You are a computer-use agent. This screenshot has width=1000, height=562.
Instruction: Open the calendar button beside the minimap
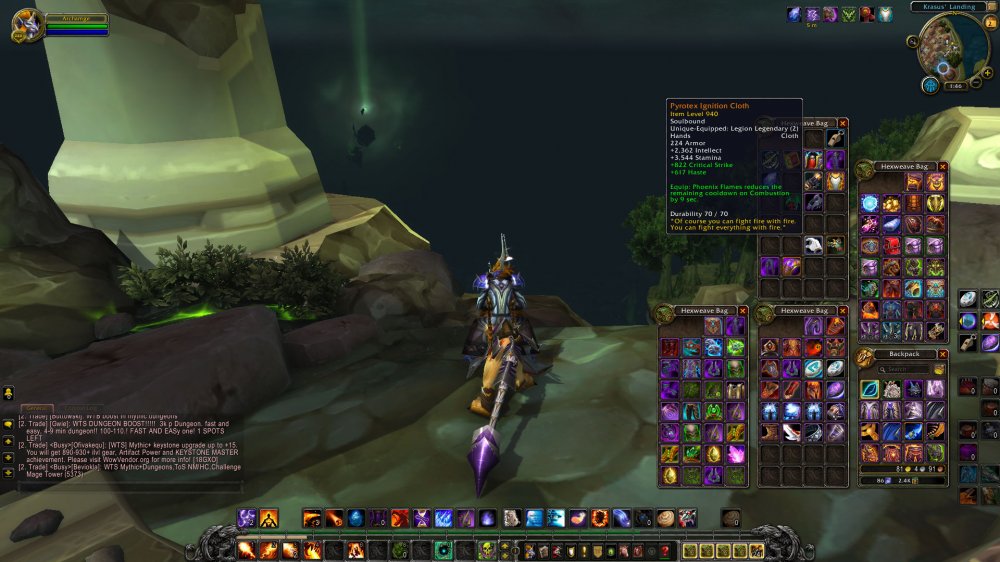point(990,23)
